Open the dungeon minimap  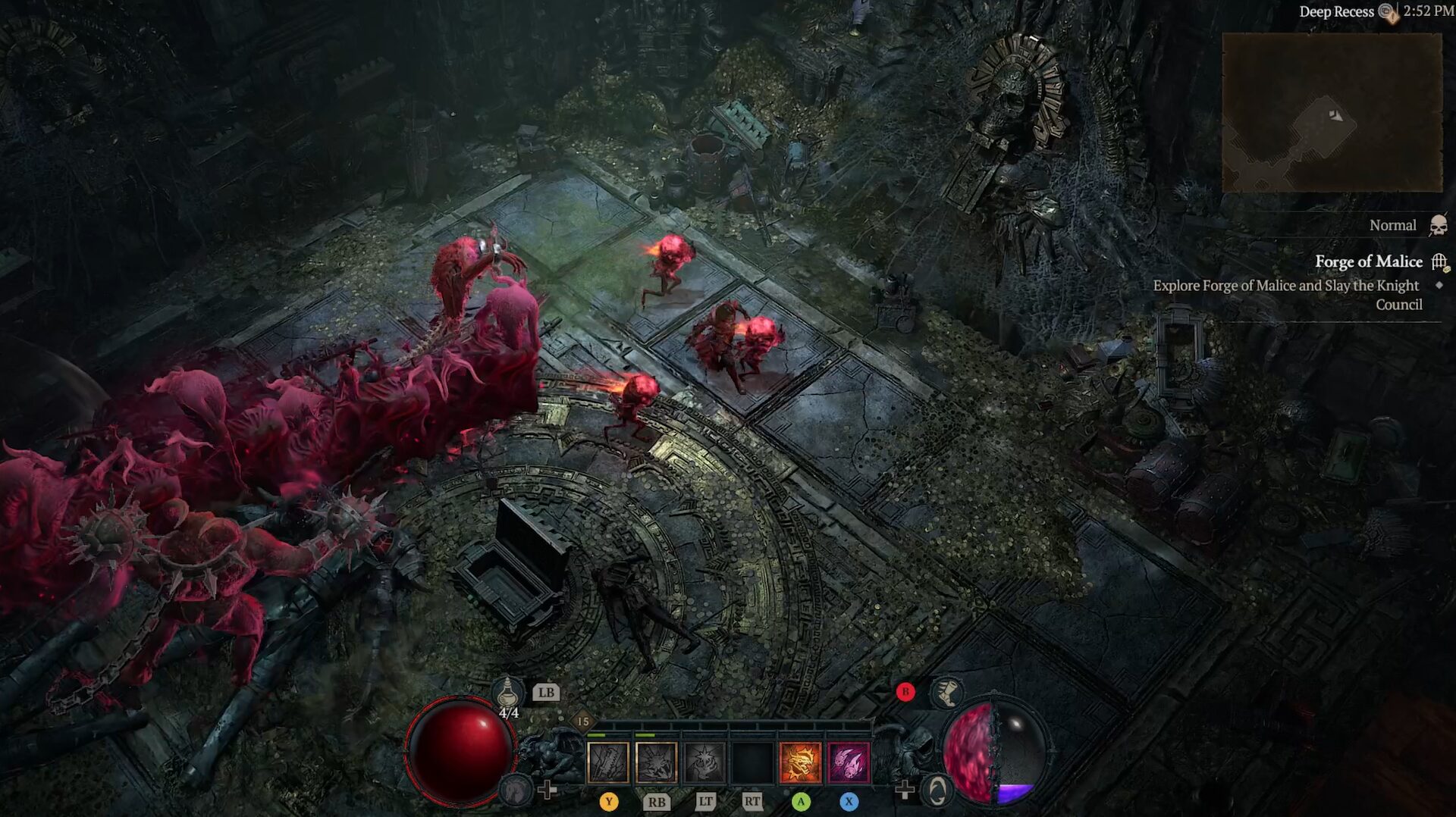pyautogui.click(x=1332, y=113)
